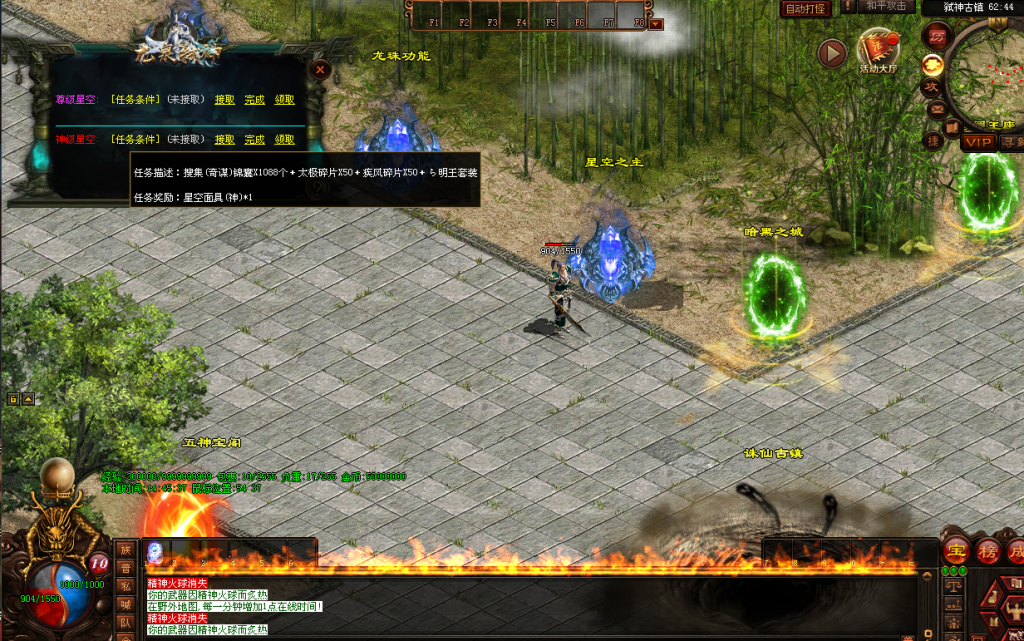Switch the 和平攻击 attack mode

[x=885, y=7]
